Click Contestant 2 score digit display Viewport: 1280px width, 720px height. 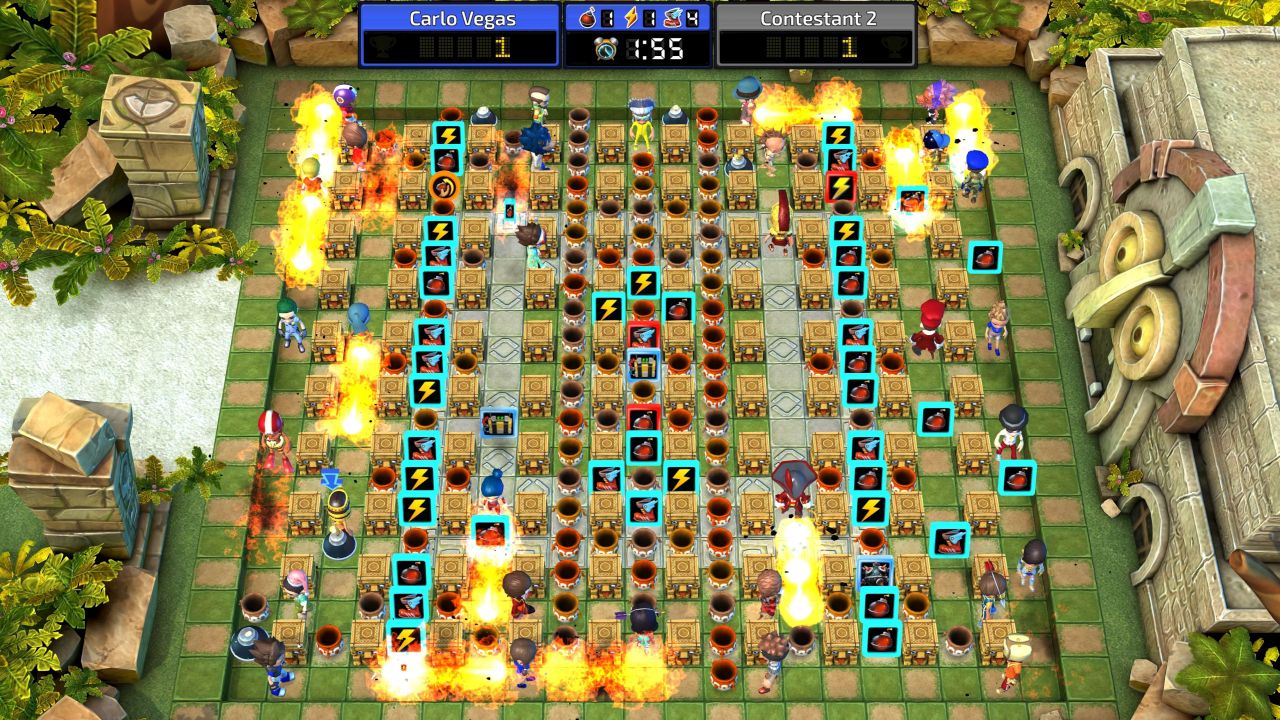[849, 47]
